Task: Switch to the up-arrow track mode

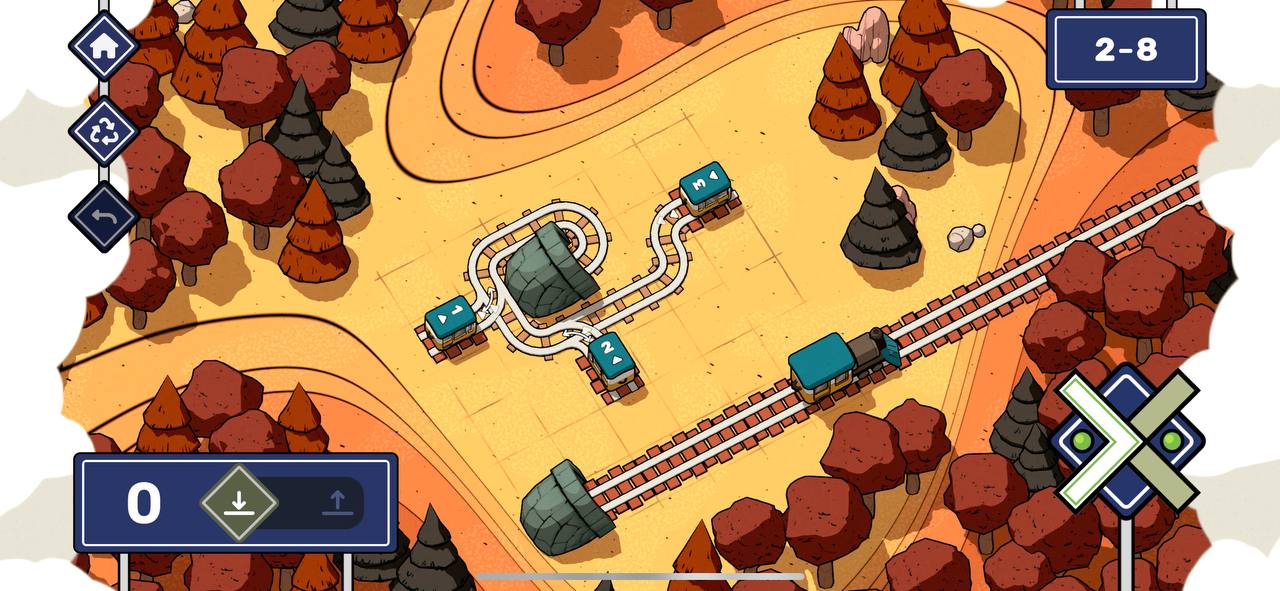Action: 337,502
